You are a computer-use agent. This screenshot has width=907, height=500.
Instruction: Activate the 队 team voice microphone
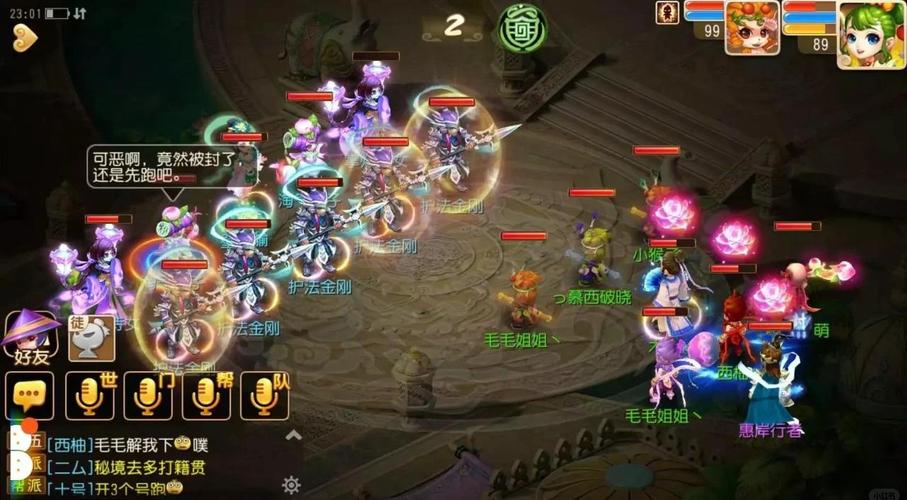pos(265,396)
